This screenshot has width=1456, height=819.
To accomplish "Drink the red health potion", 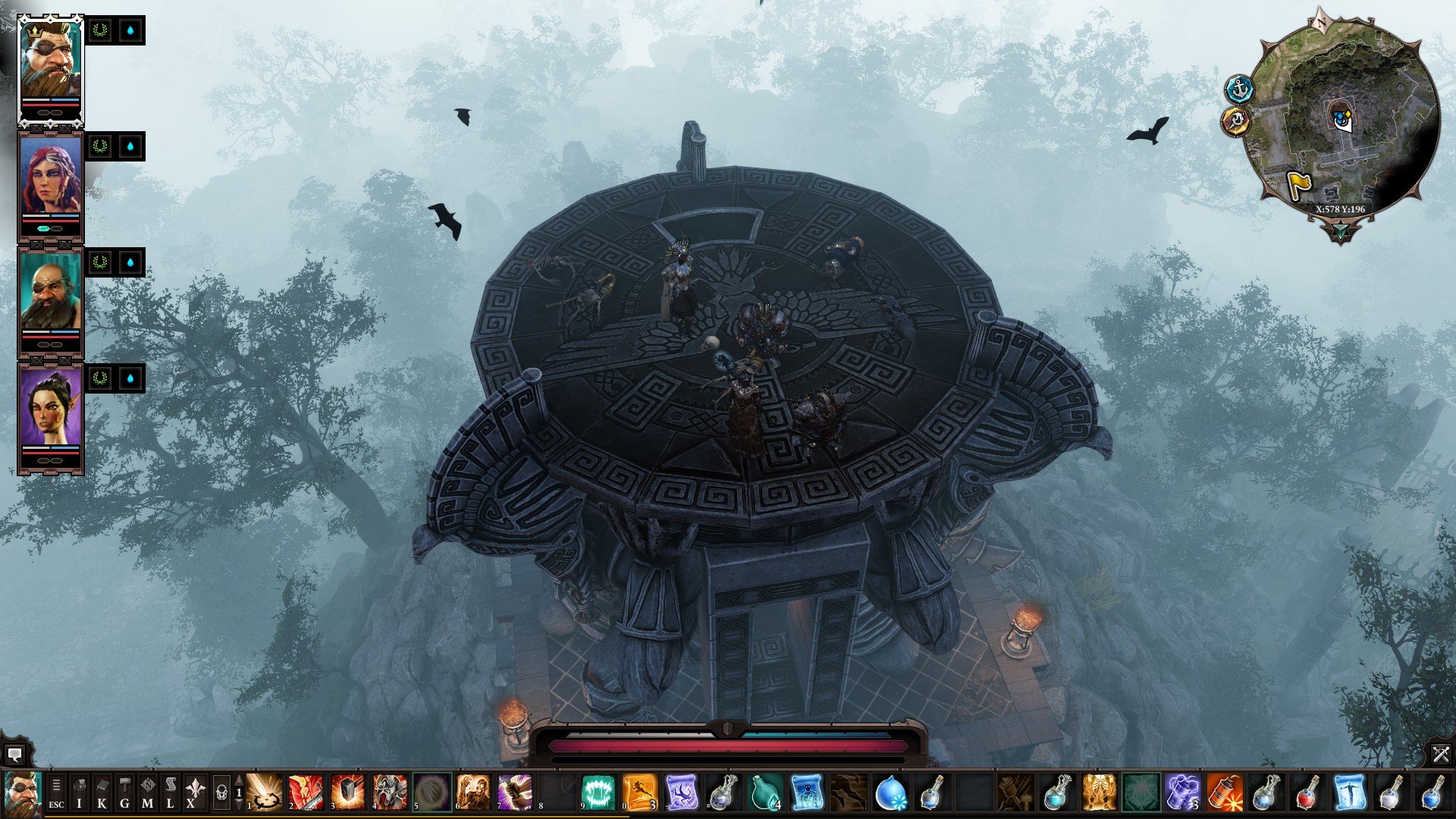I will [1307, 793].
